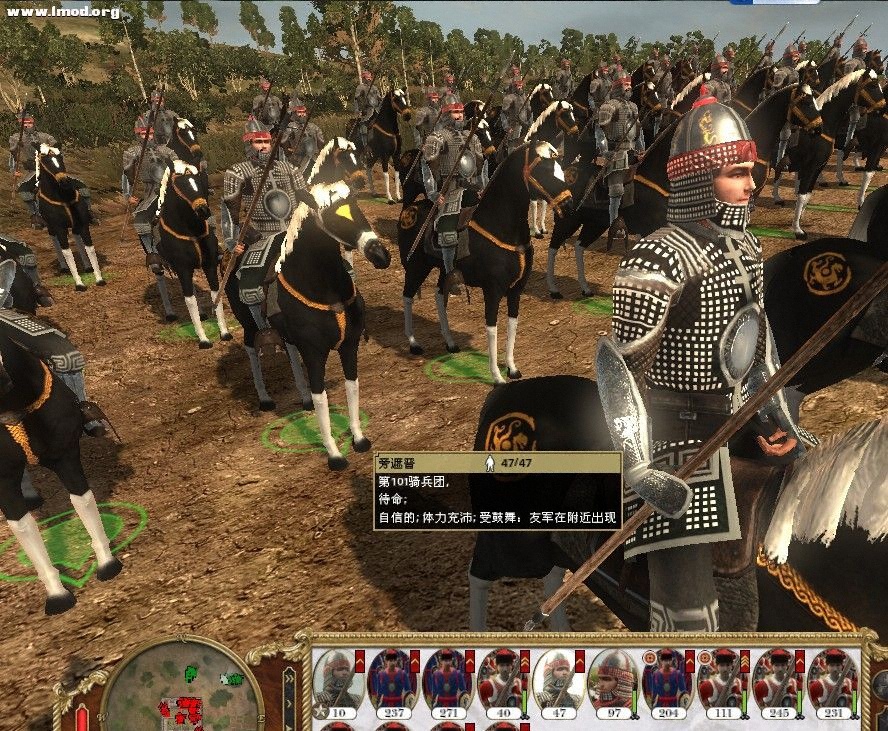Select the unit card with 245 soldiers
The width and height of the screenshot is (888, 731).
(777, 680)
